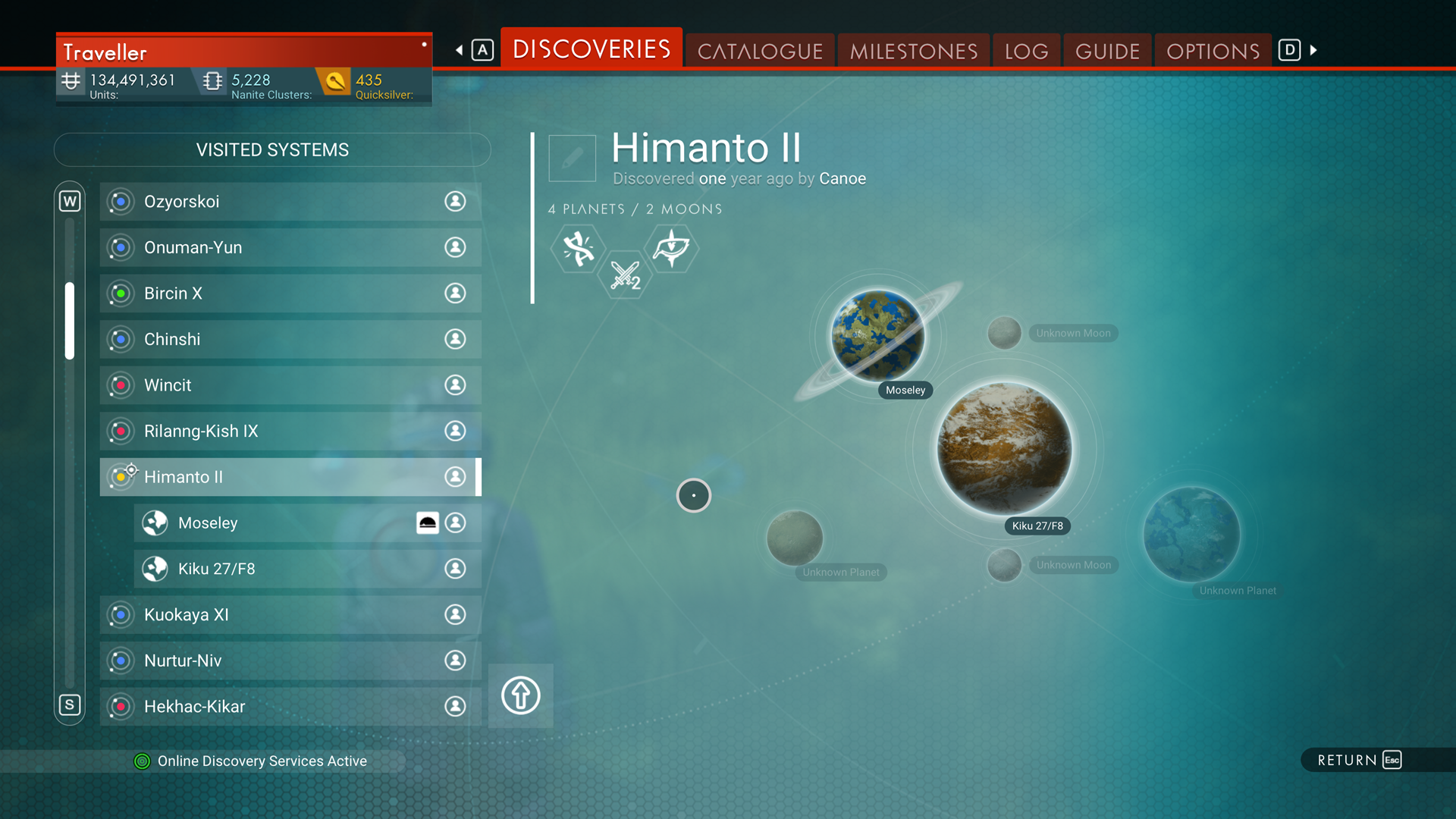The image size is (1456, 819).
Task: Open the Kuokaya XI system row
Action: pyautogui.click(x=290, y=615)
